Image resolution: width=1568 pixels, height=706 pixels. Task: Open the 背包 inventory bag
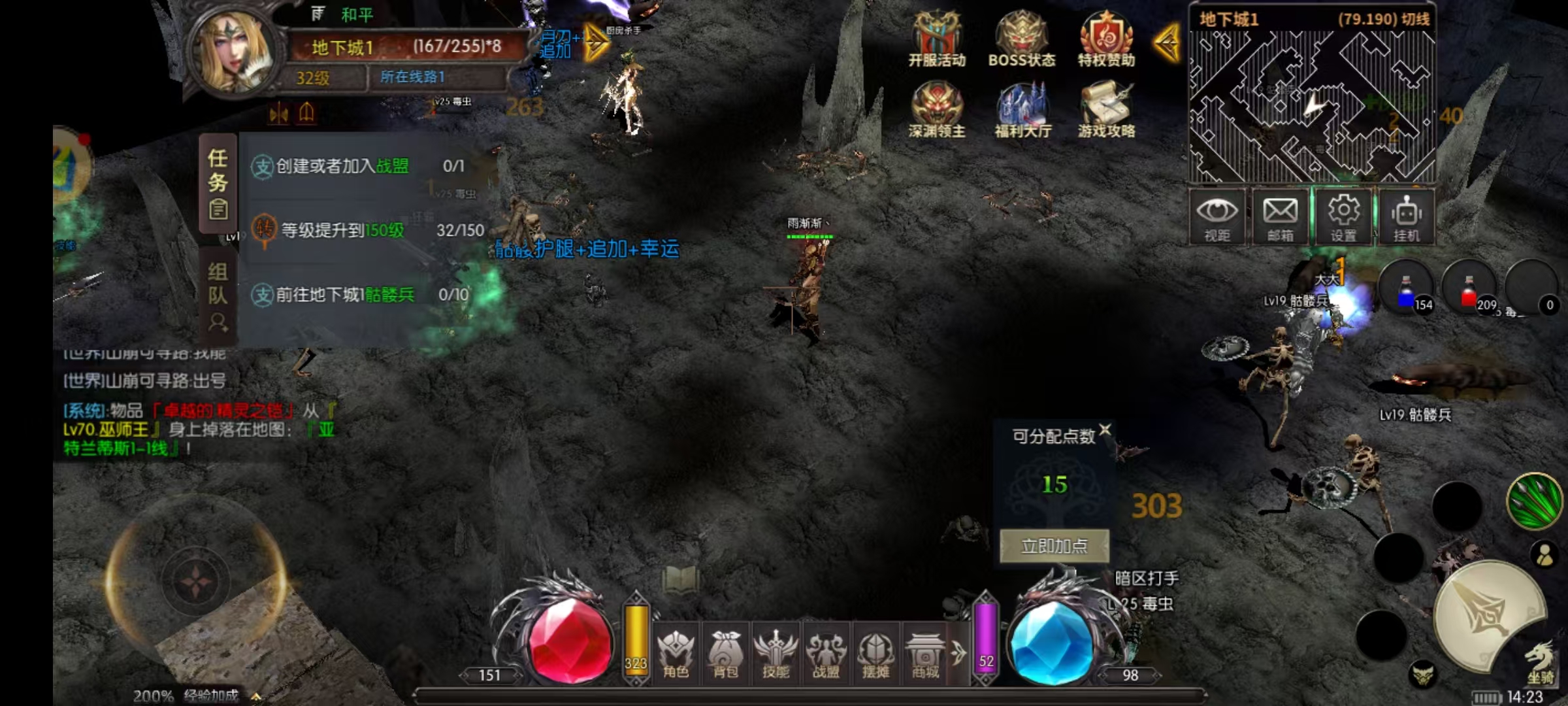(x=725, y=654)
